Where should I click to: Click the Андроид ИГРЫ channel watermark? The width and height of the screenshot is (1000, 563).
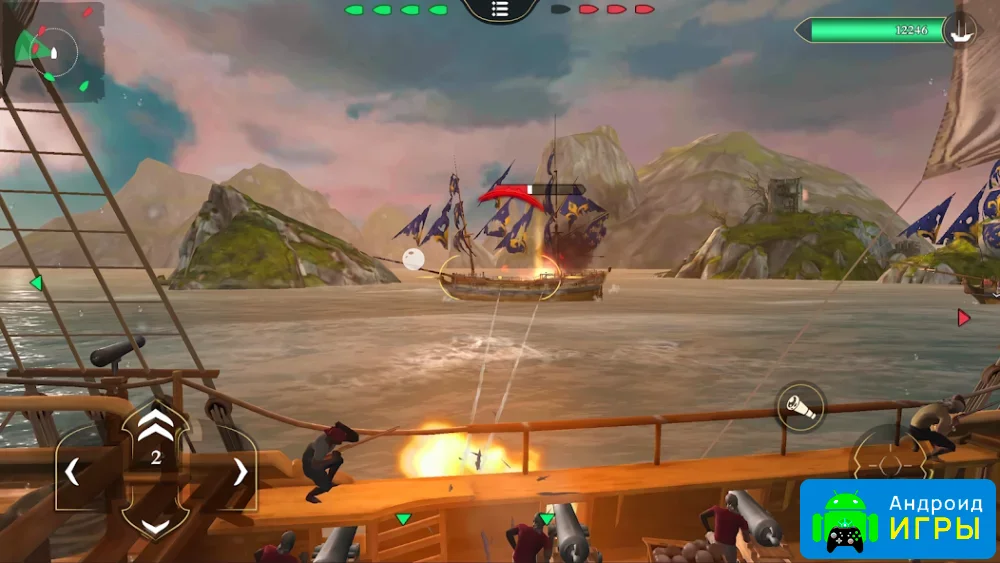pyautogui.click(x=897, y=518)
